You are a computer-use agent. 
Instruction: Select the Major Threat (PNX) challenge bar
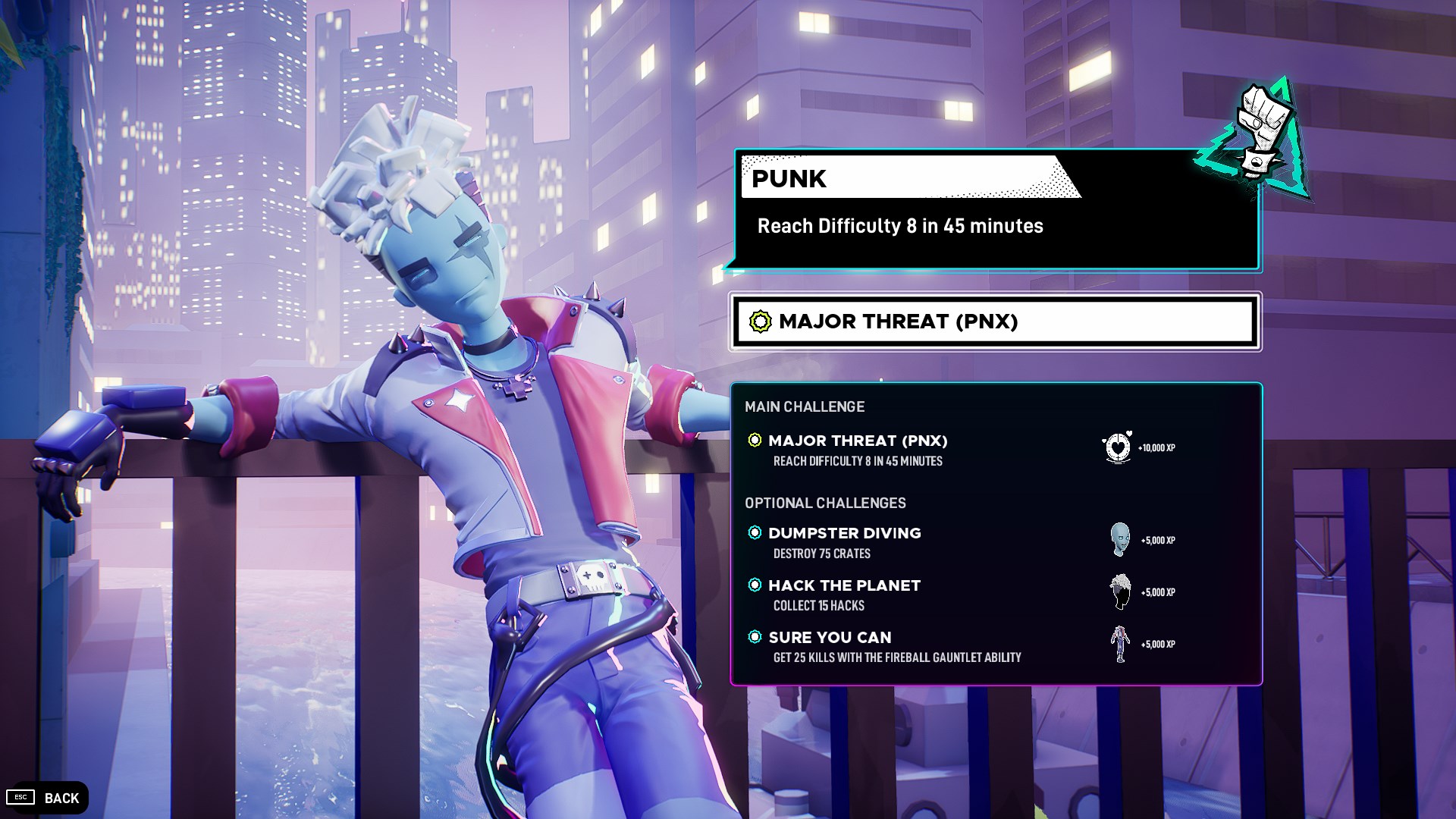pyautogui.click(x=994, y=322)
